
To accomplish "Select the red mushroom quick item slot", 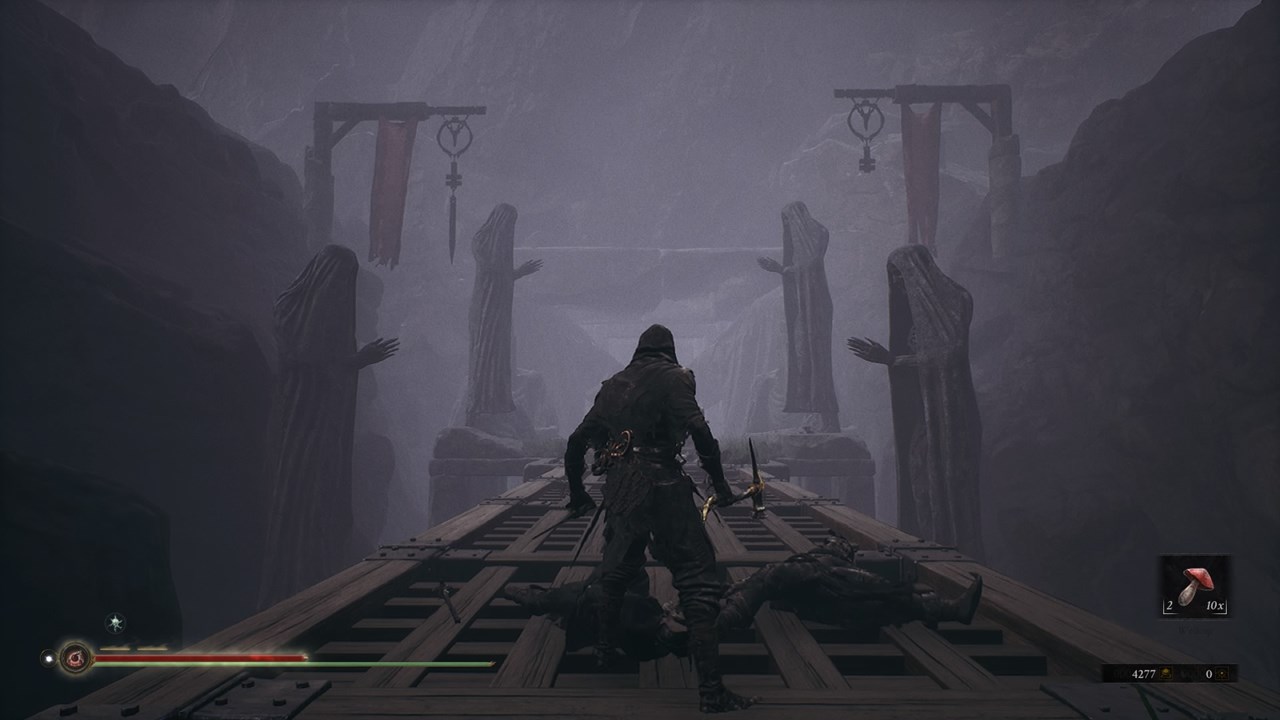I will pos(1194,586).
